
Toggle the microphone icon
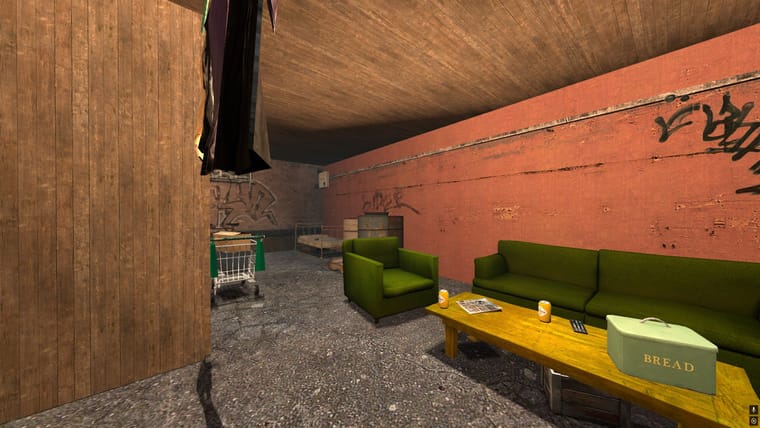[x=753, y=409]
